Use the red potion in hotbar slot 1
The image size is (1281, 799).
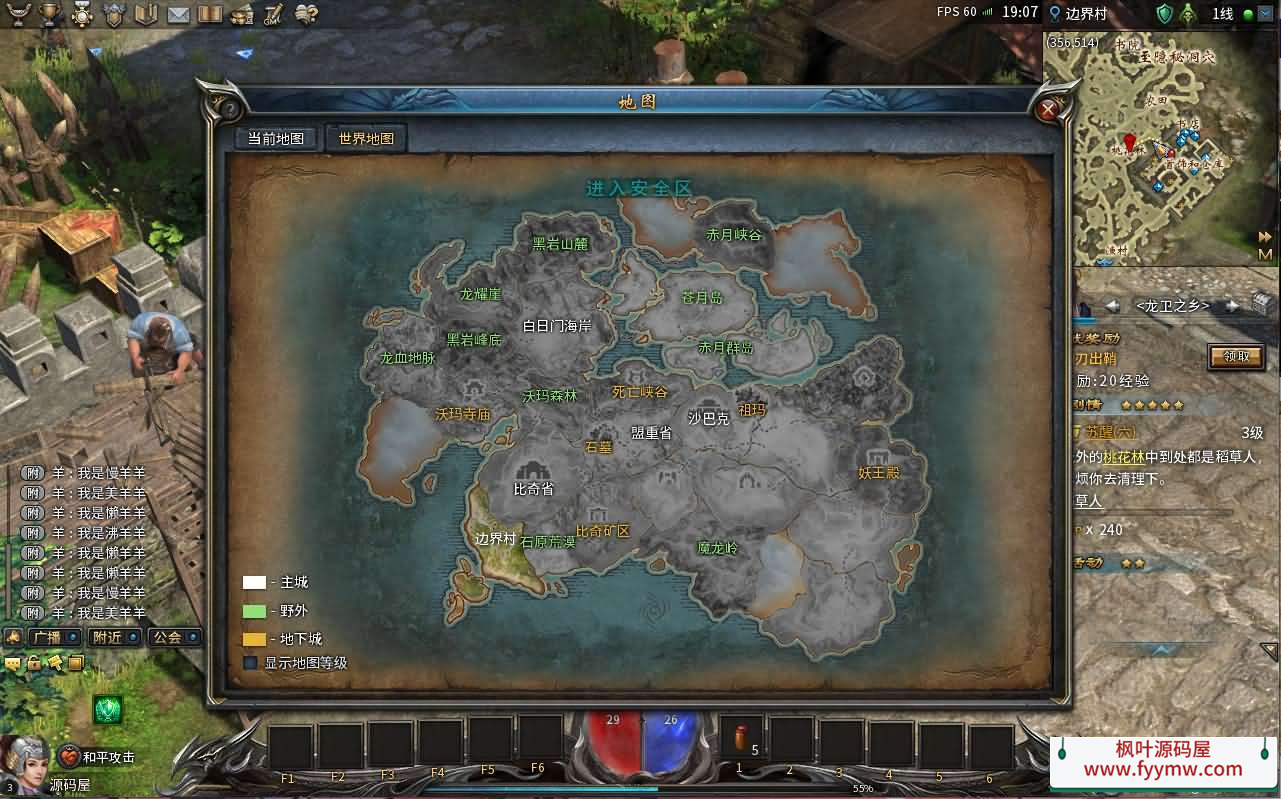tap(741, 739)
